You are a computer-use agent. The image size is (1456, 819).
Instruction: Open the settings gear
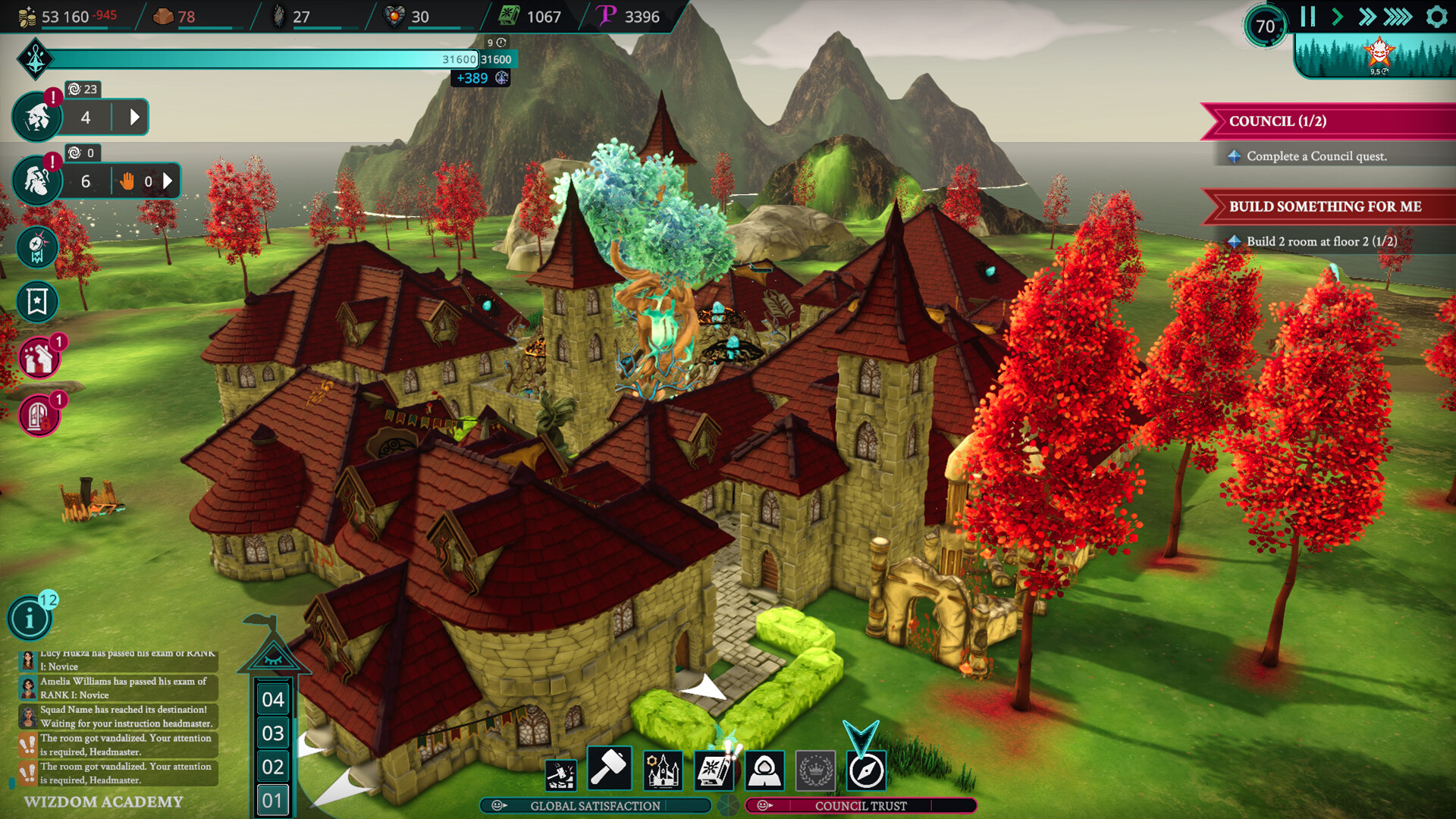1436,17
